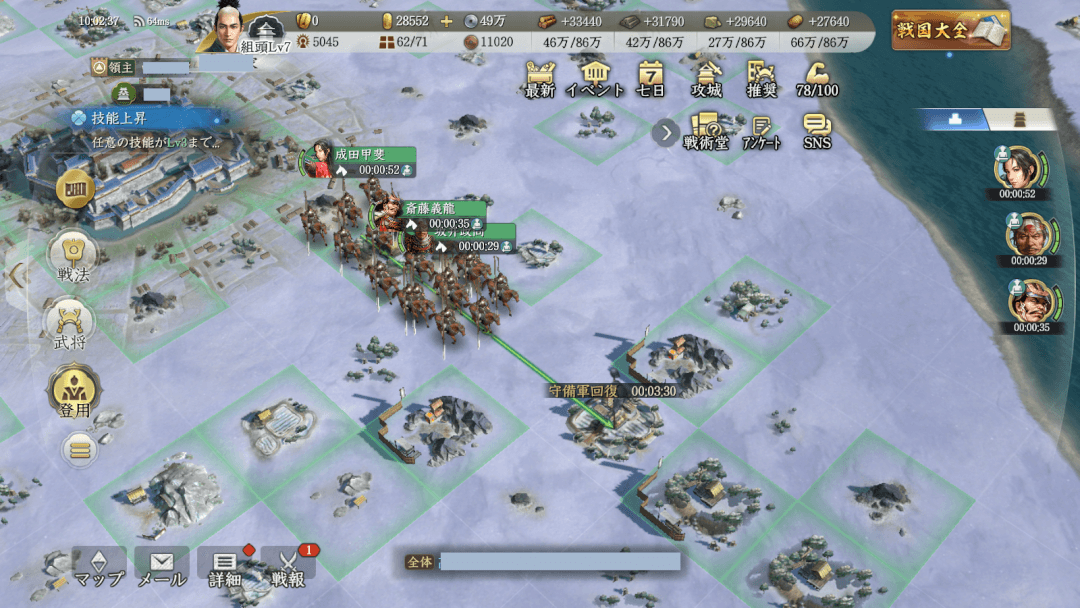Open the 登用 recruitment menu
The image size is (1080, 608).
72,392
